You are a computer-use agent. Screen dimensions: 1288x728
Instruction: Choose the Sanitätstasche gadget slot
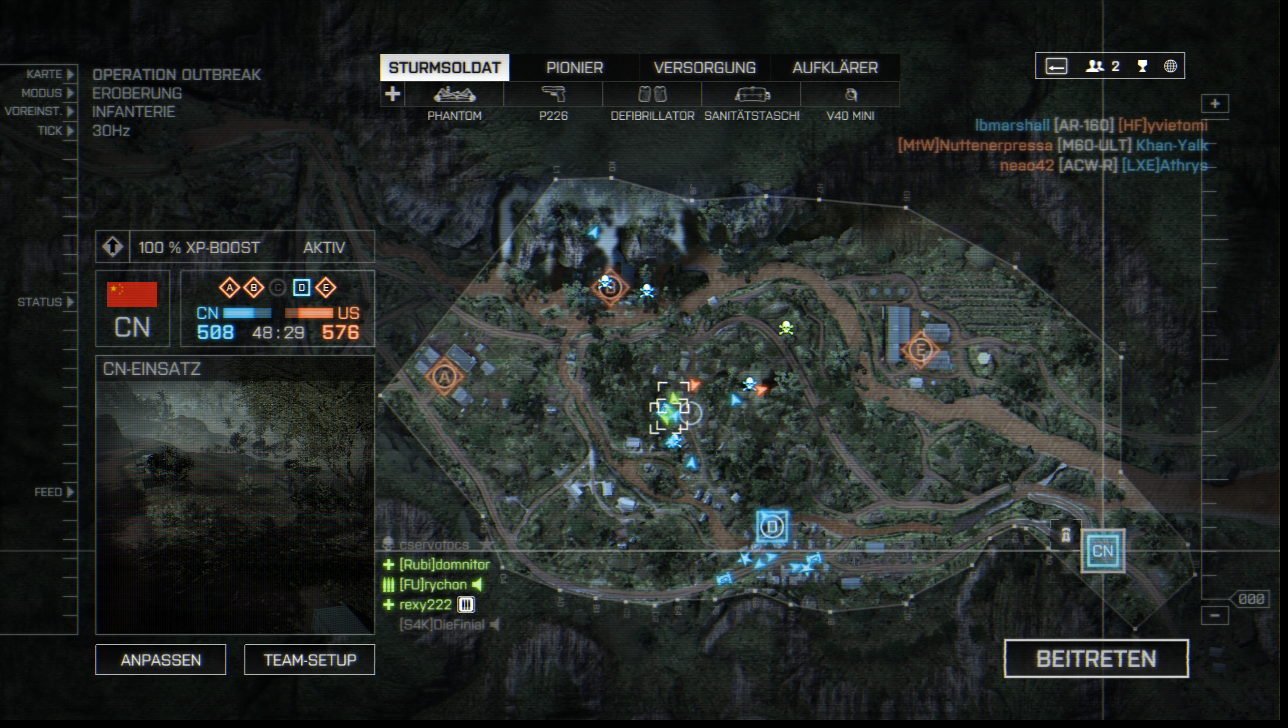(x=751, y=95)
